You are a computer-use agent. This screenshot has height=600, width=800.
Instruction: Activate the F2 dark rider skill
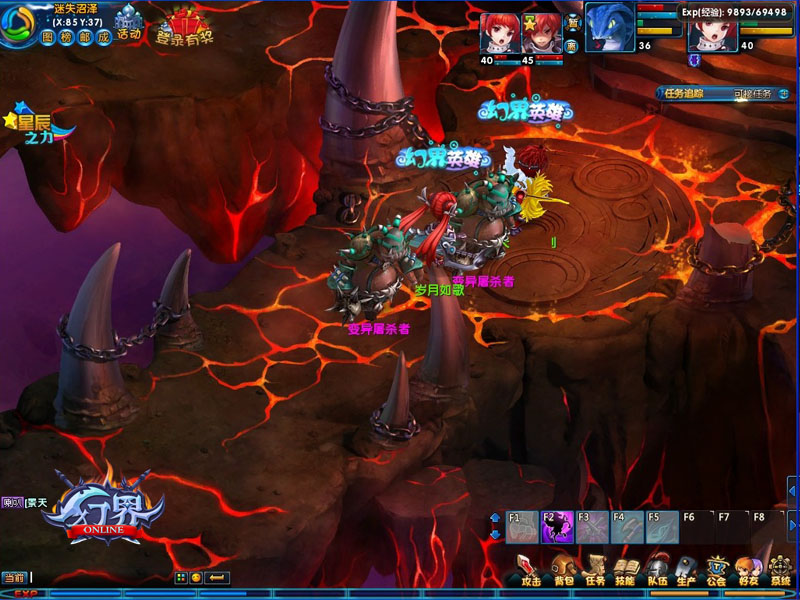pyautogui.click(x=556, y=527)
